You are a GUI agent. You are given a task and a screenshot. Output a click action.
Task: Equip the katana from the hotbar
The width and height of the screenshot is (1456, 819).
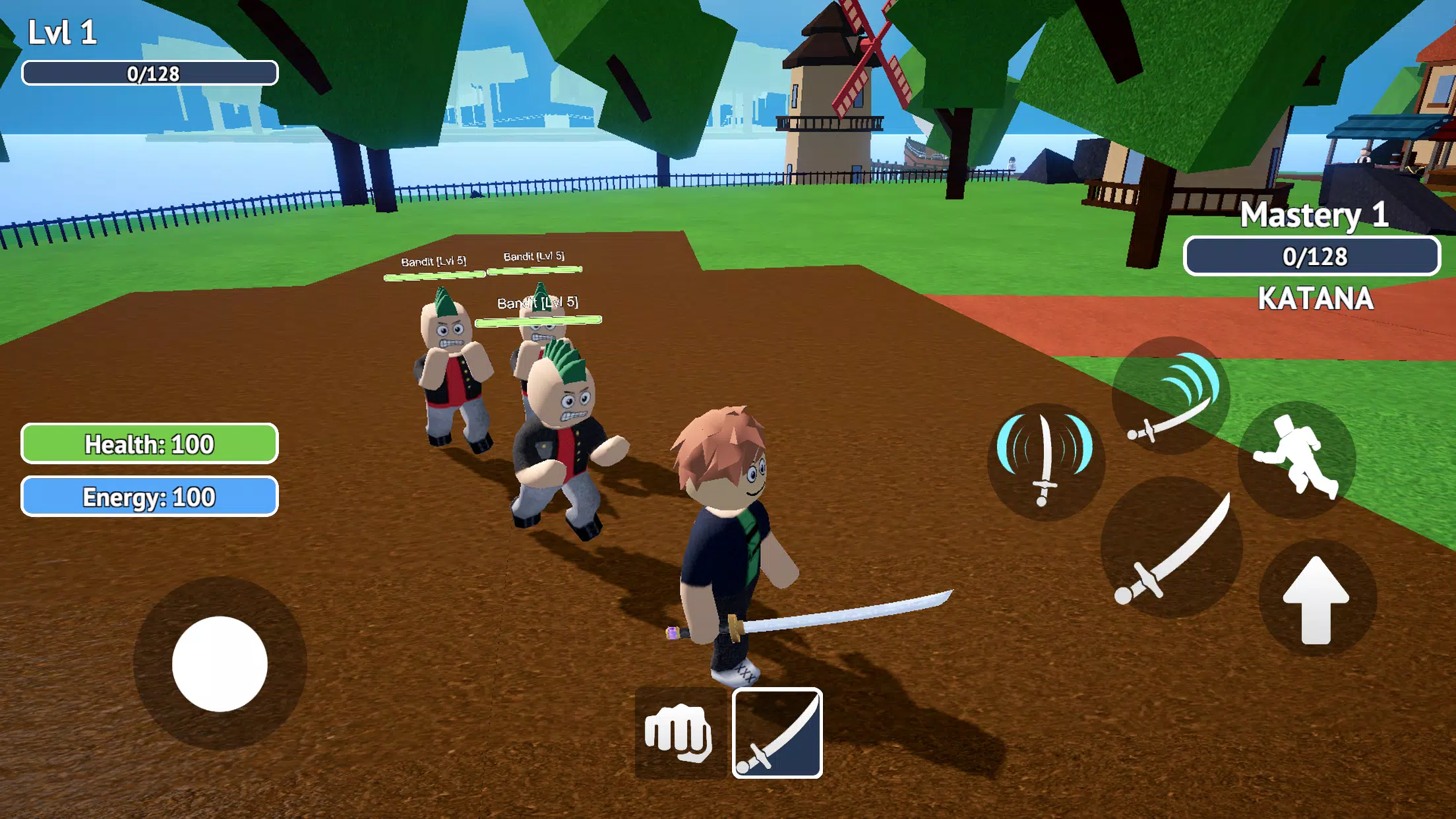(776, 735)
